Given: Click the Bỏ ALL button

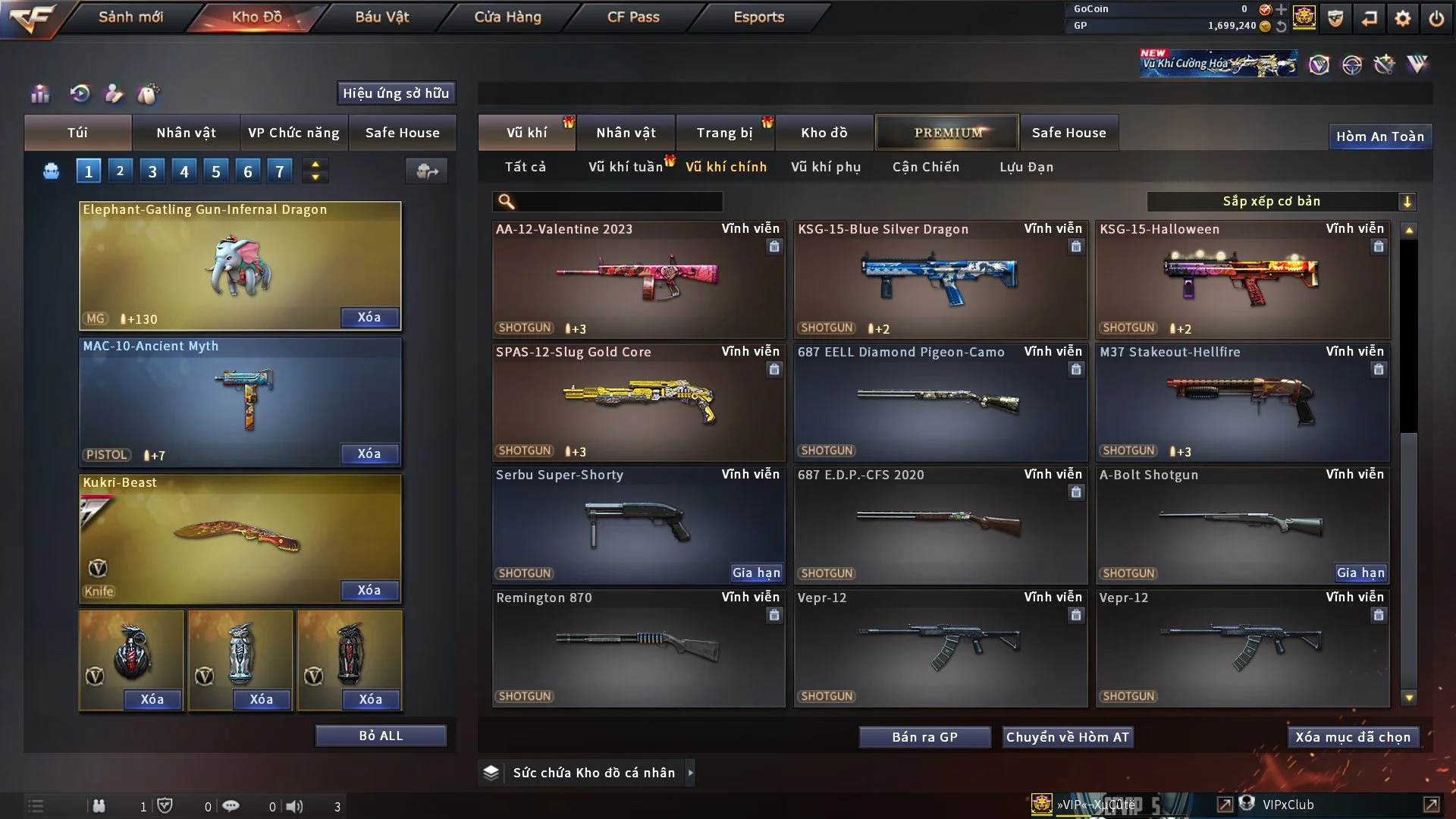Looking at the screenshot, I should [x=381, y=736].
